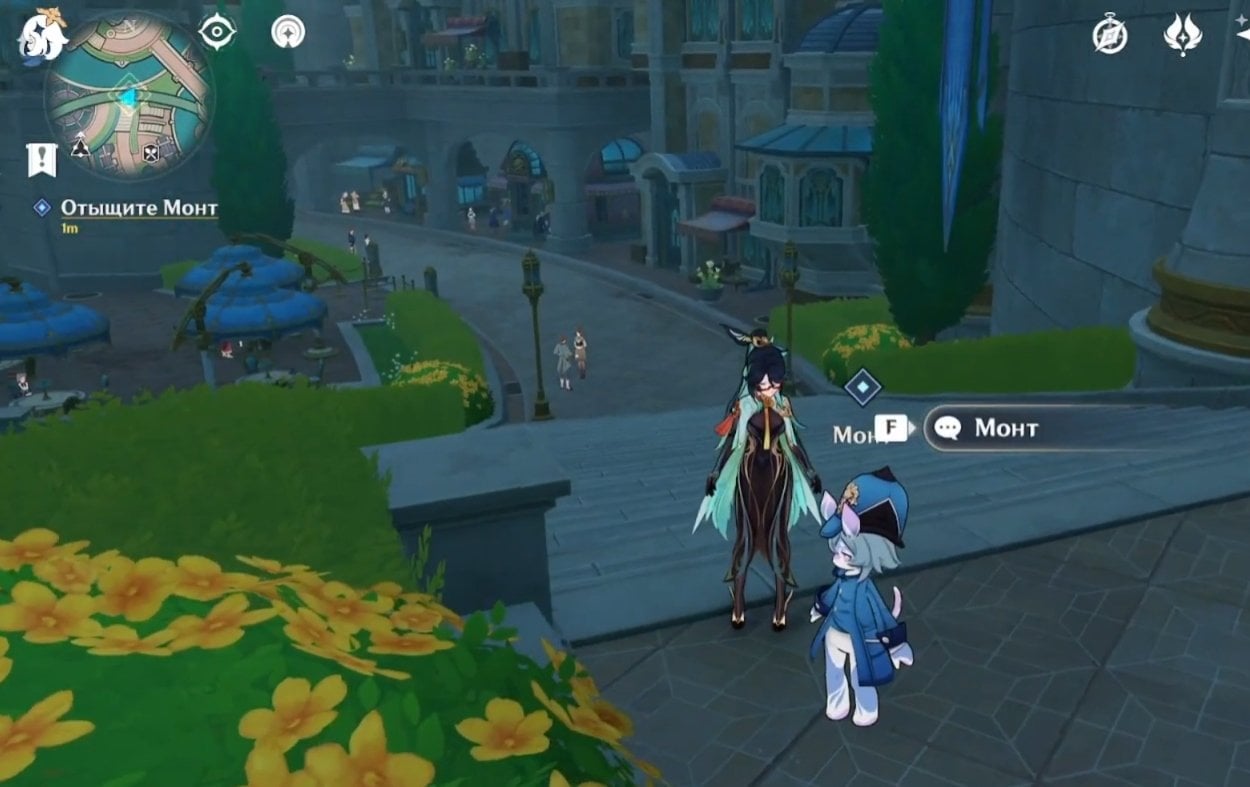The image size is (1250, 787).
Task: Click the triangular domain marker on minimap
Action: click(x=80, y=147)
